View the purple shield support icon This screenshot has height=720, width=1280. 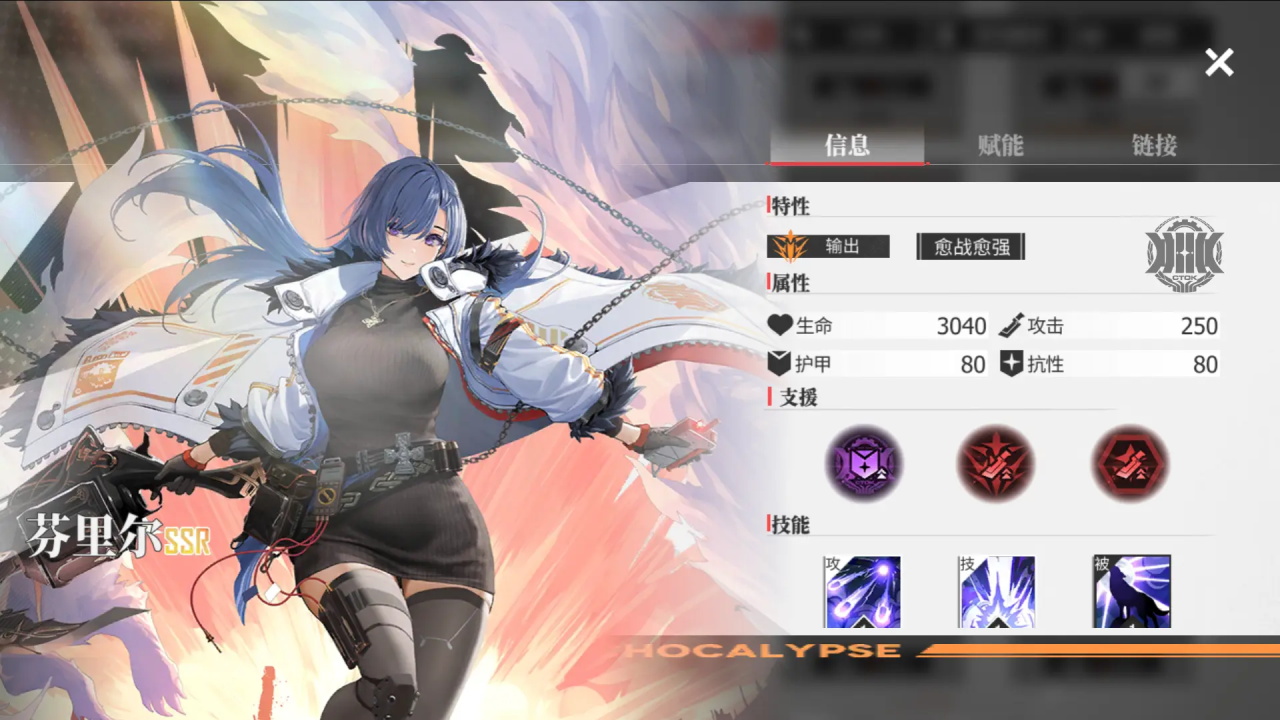tap(864, 463)
